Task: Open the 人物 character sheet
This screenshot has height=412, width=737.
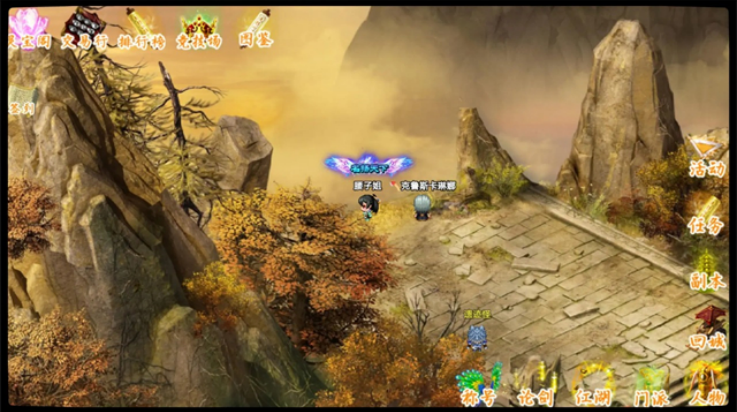Action: (x=705, y=385)
